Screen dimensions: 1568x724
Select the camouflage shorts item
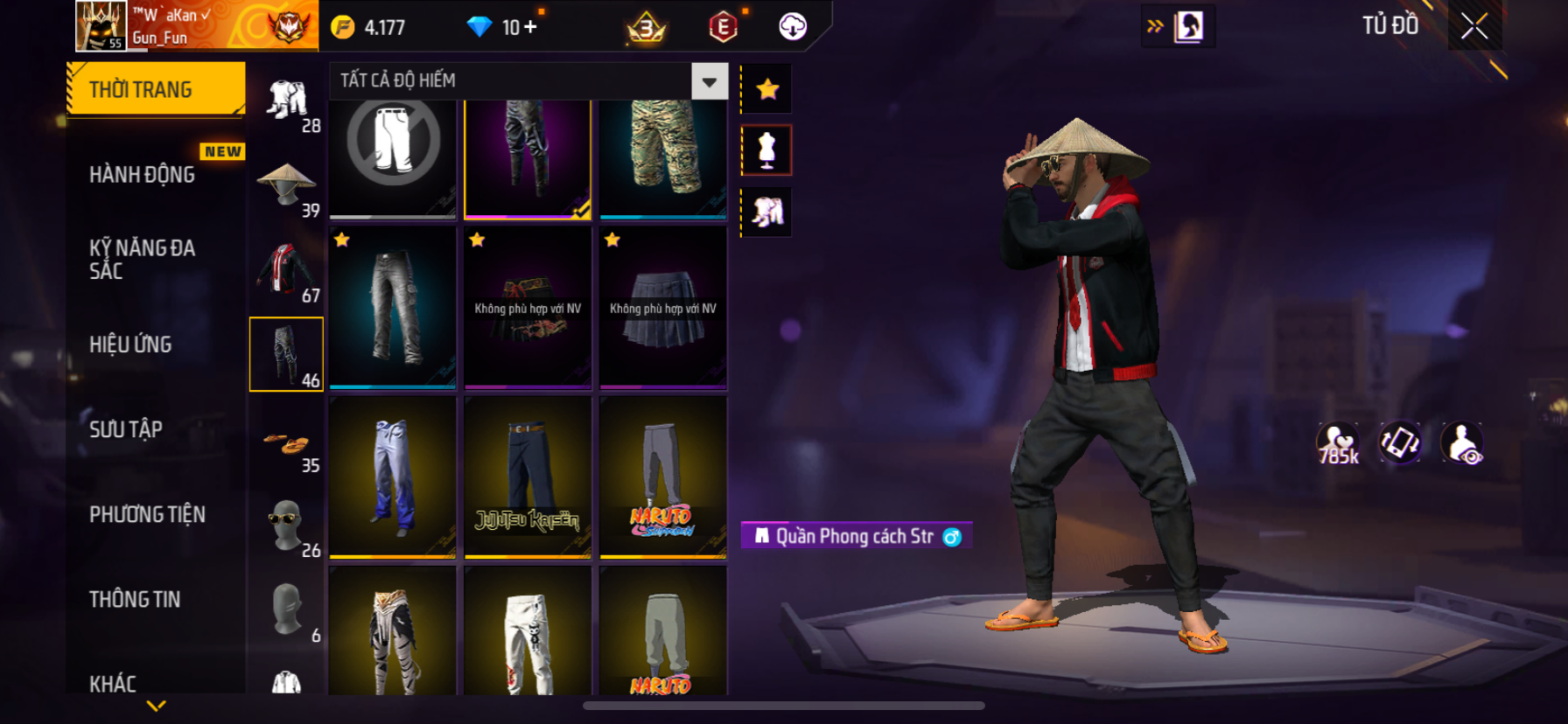click(663, 157)
